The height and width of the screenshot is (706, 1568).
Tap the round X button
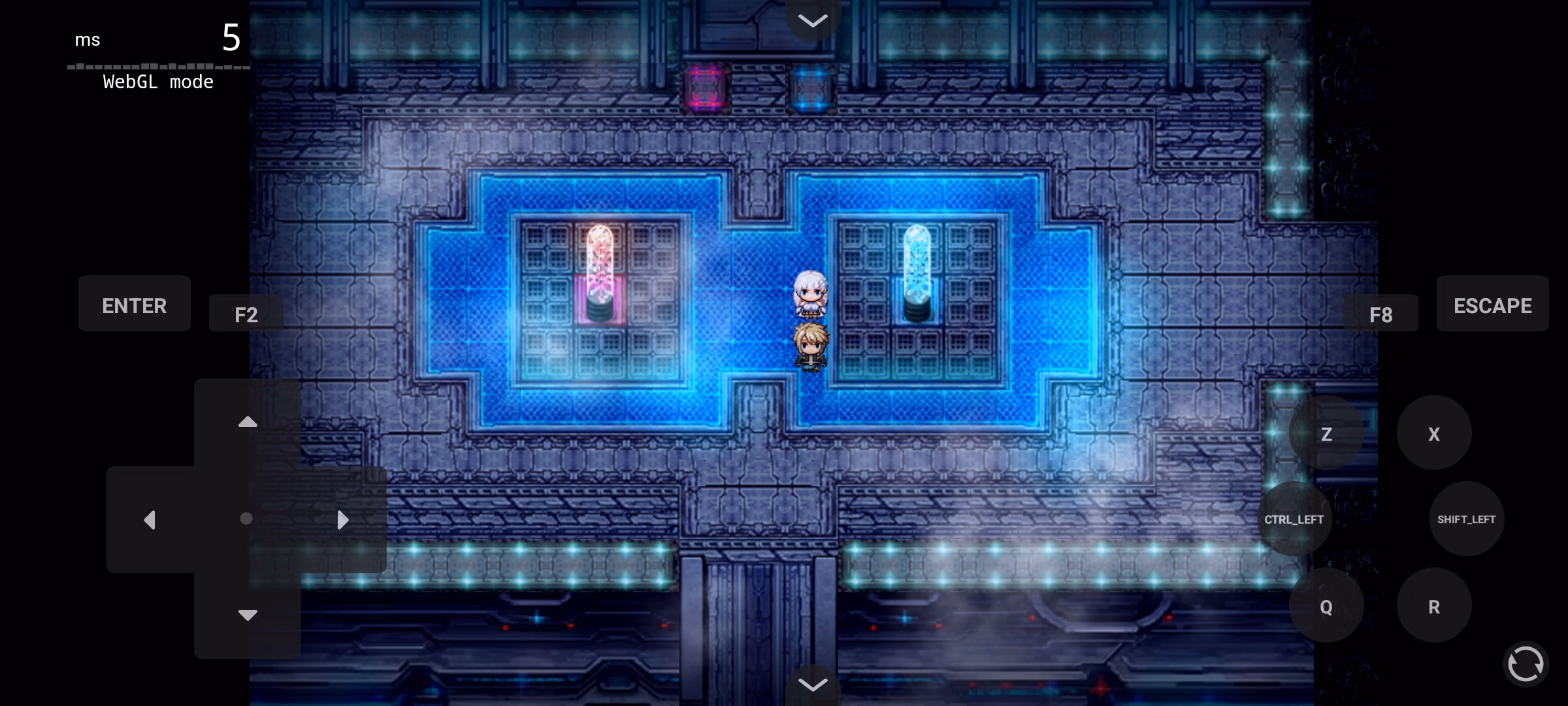tap(1434, 433)
